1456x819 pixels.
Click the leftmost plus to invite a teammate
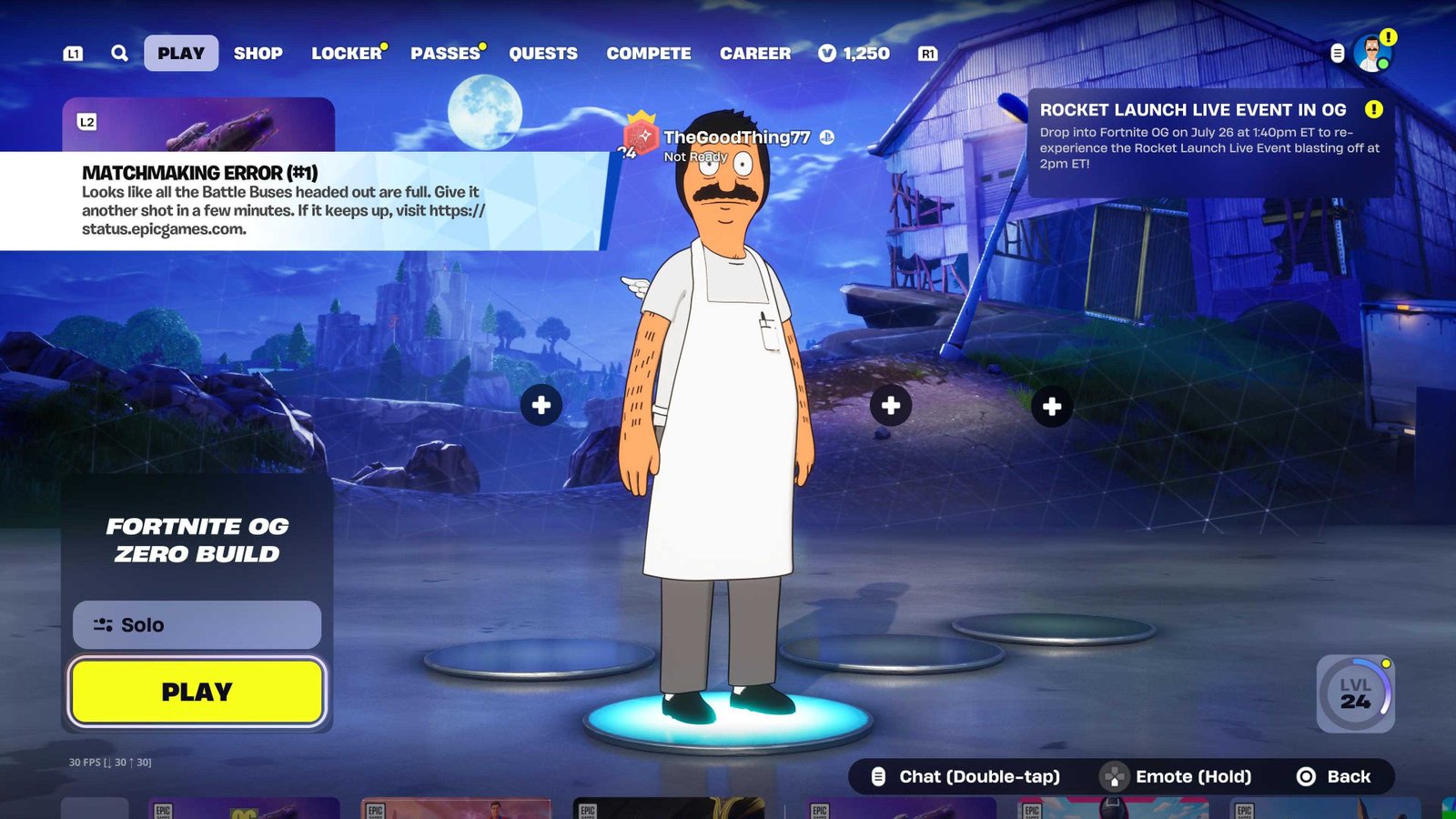click(x=541, y=406)
